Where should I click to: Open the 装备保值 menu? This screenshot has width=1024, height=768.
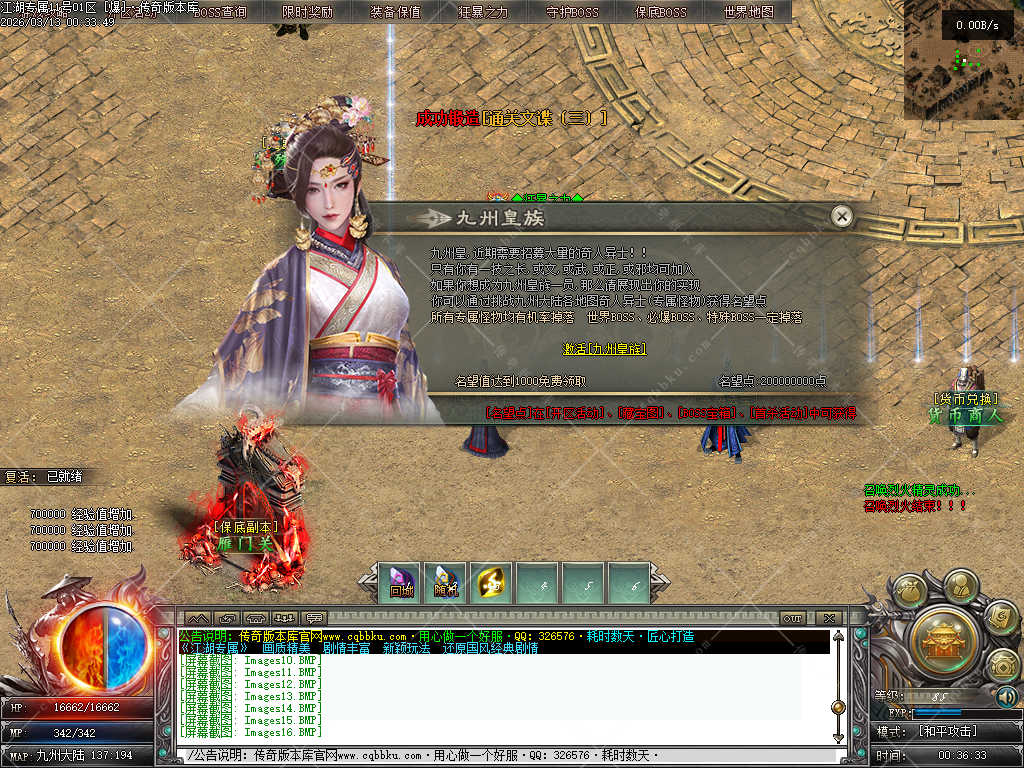coord(395,12)
